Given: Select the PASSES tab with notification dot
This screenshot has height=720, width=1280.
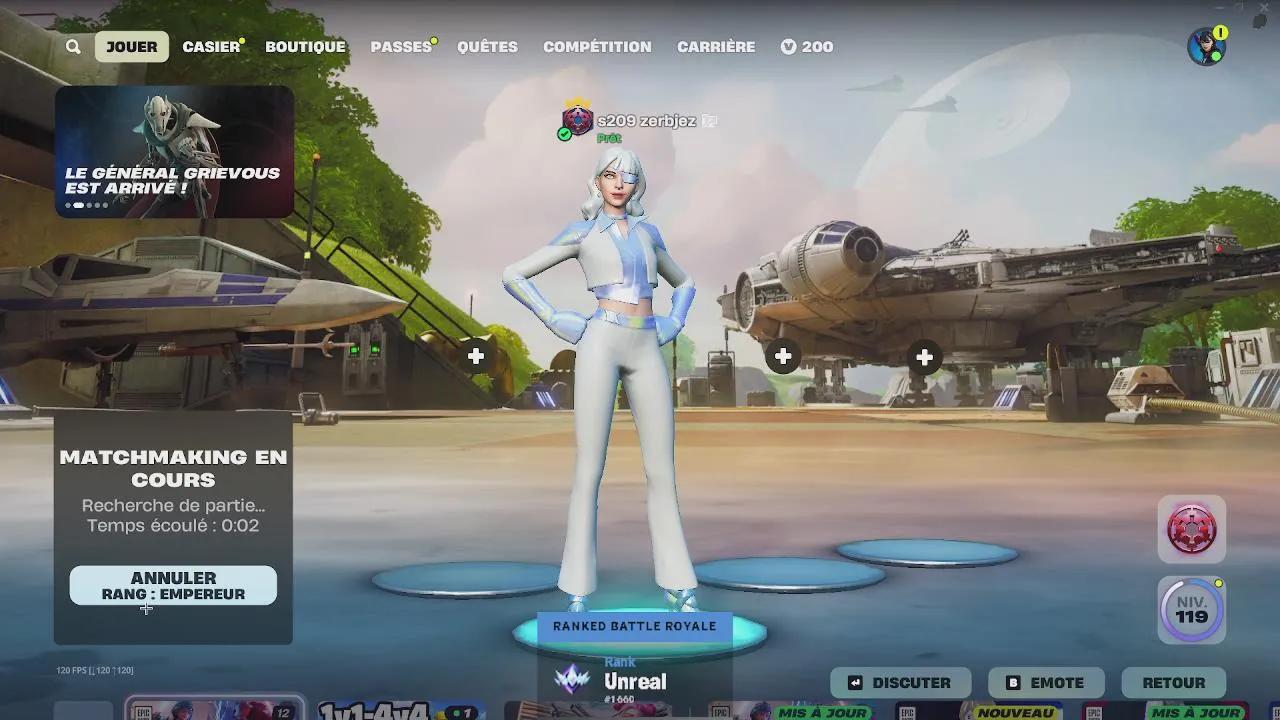Looking at the screenshot, I should [399, 46].
